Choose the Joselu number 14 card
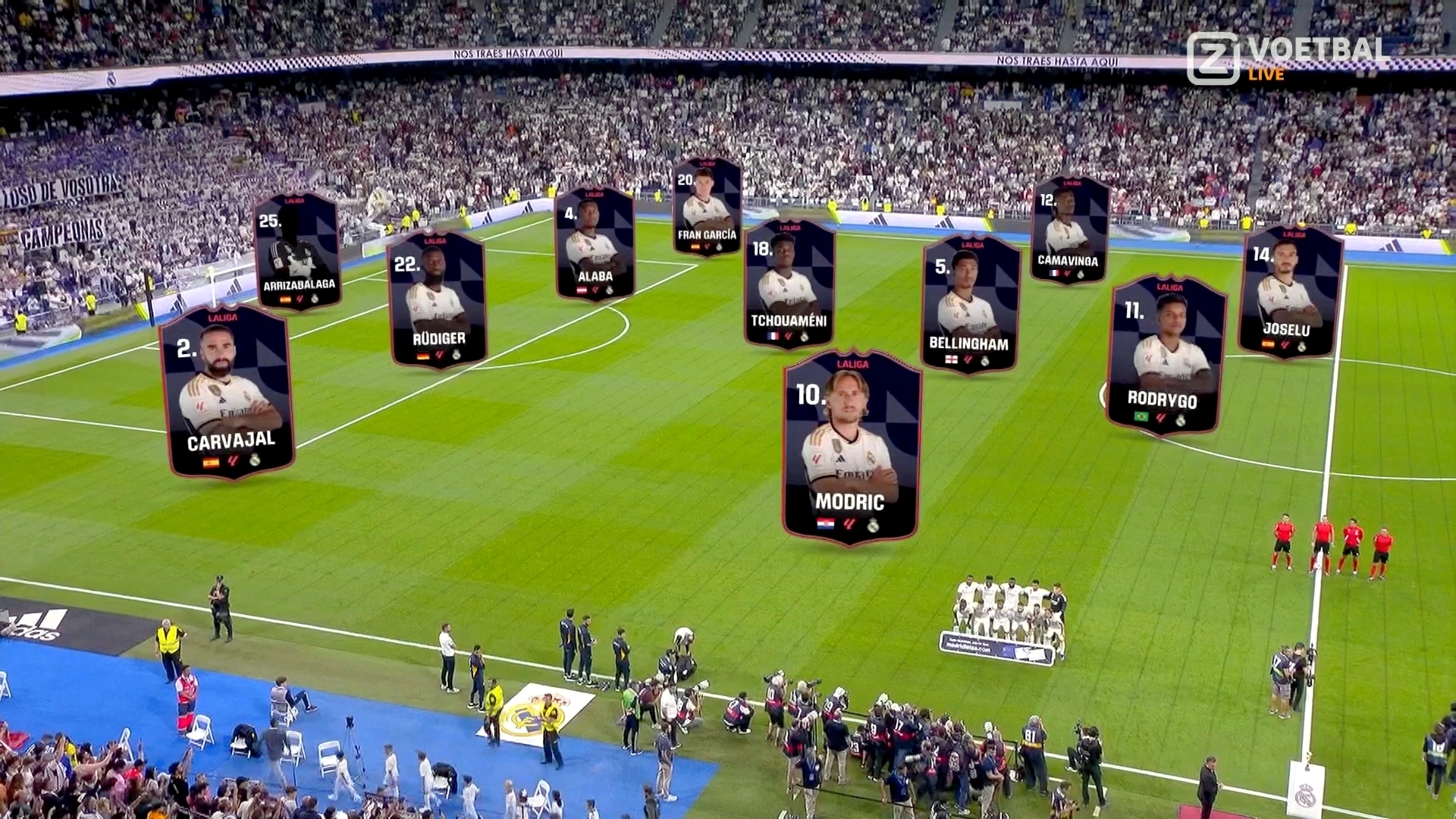The height and width of the screenshot is (819, 1456). click(x=1289, y=292)
